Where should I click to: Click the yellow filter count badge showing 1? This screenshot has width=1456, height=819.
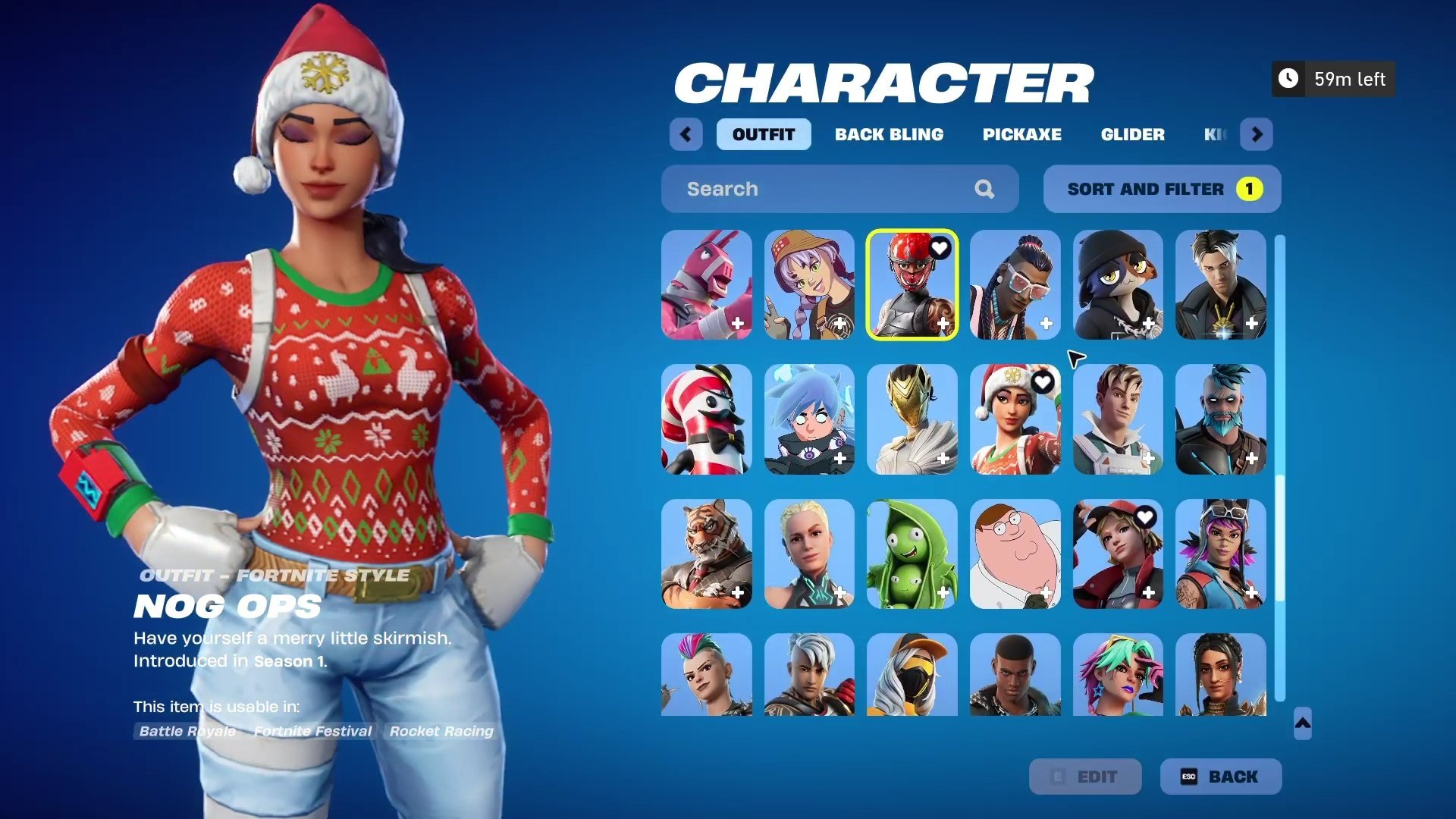1248,189
